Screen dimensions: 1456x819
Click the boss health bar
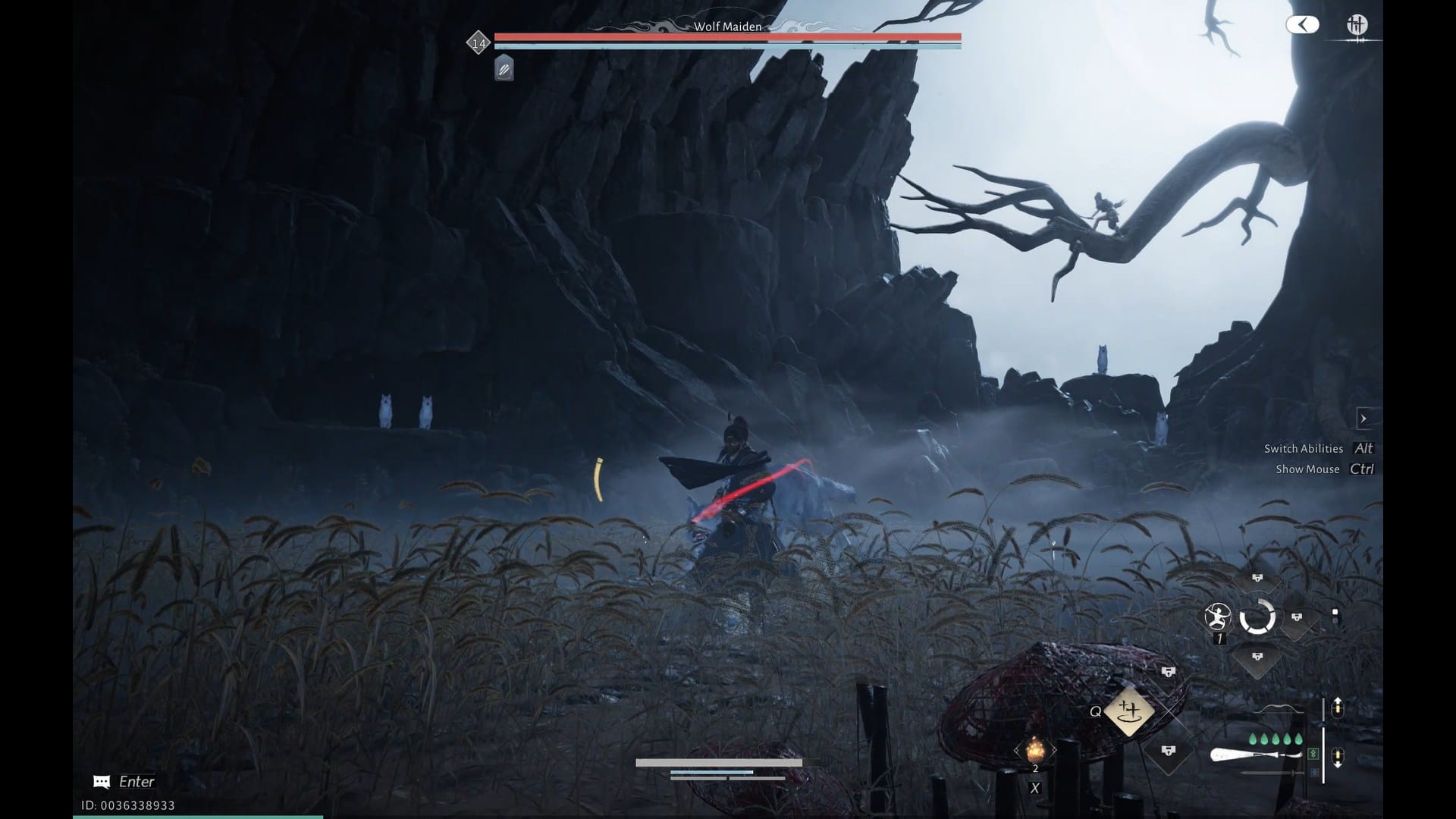[x=726, y=36]
